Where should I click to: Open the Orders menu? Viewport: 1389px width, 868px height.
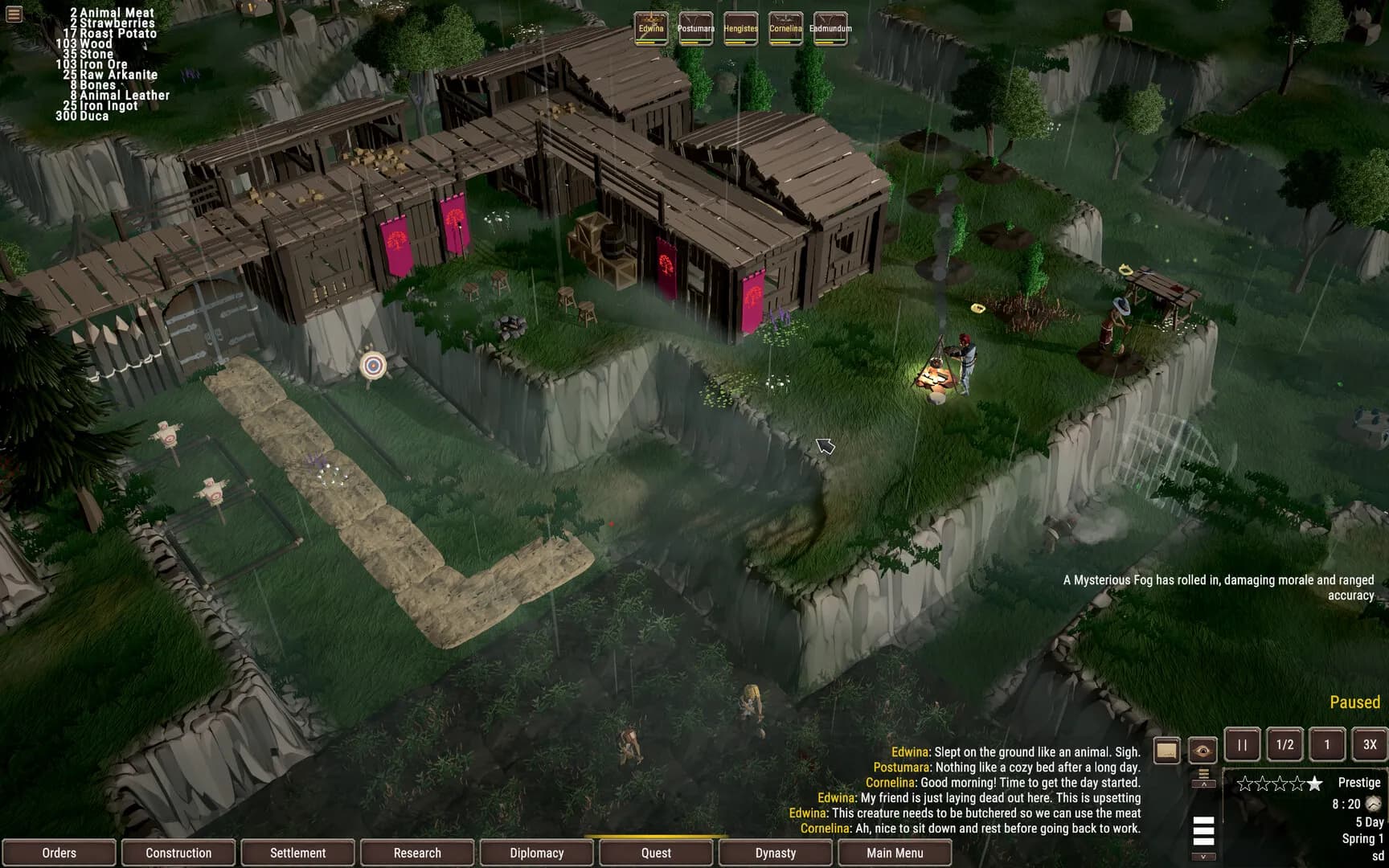pyautogui.click(x=59, y=853)
